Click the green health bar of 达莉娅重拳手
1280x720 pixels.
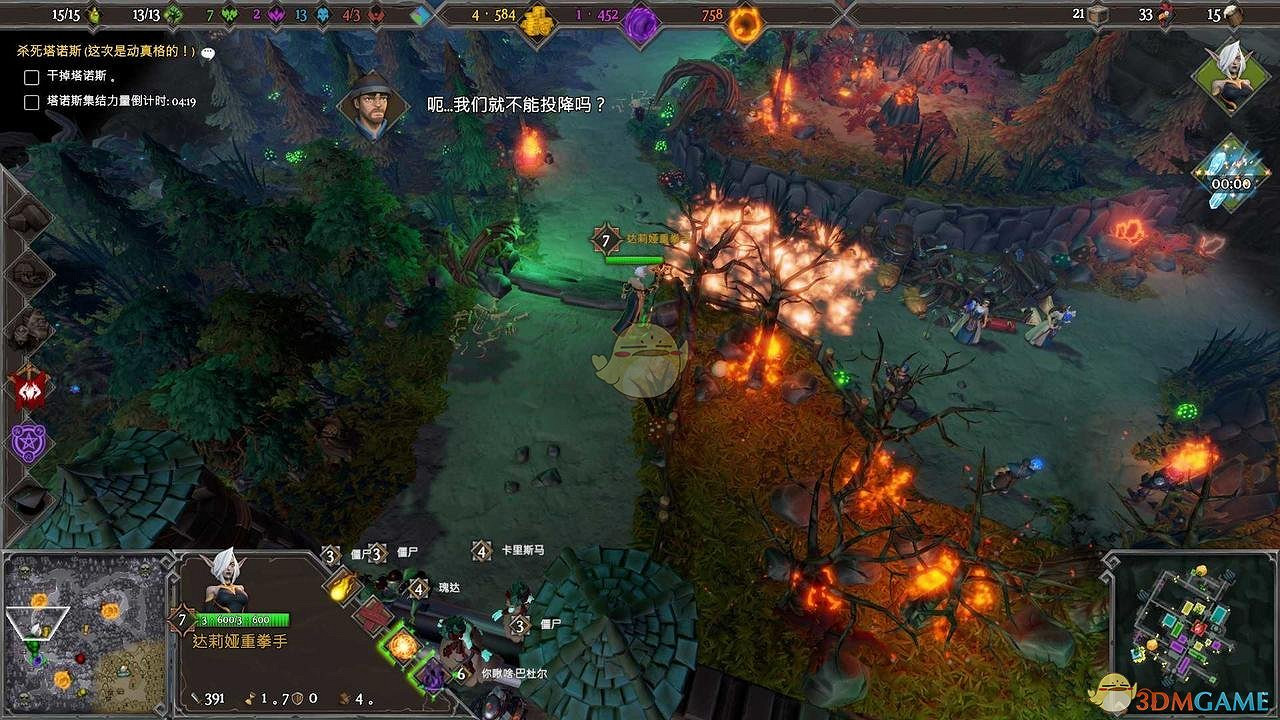tap(245, 617)
